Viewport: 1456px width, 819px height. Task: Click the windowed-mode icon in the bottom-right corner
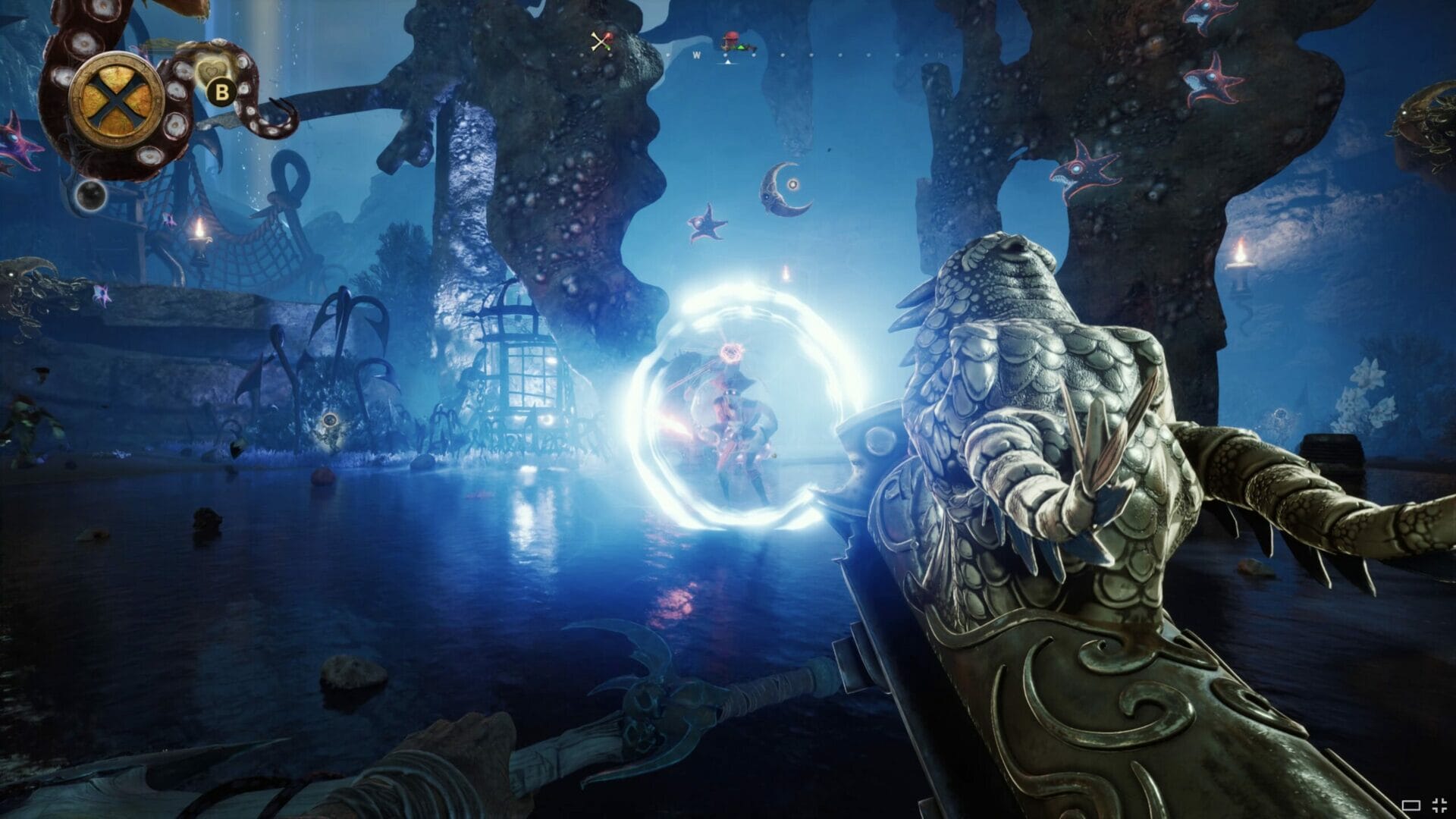pos(1411,805)
